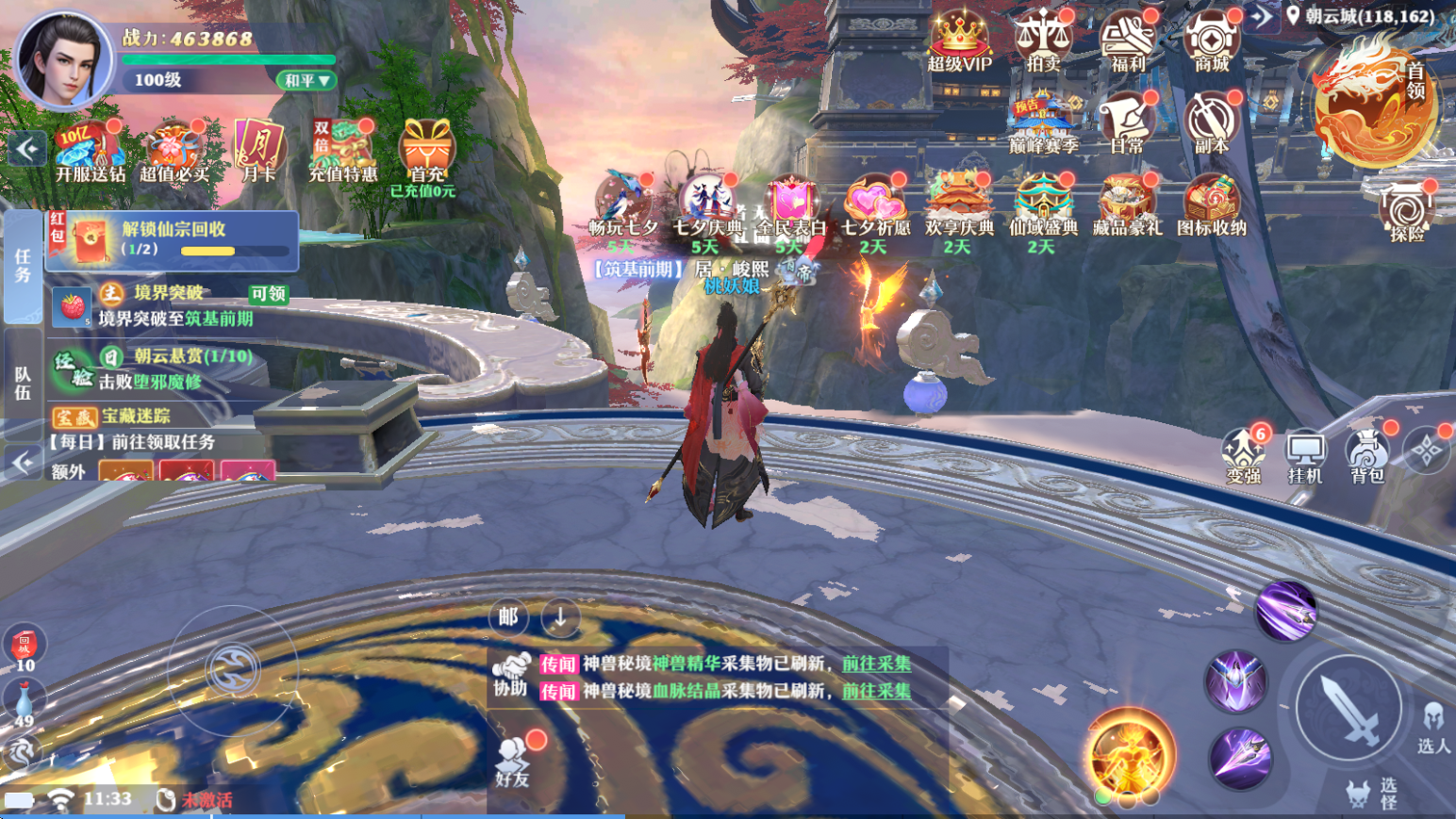Viewport: 1456px width, 819px height.
Task: Tap the main sword attack button
Action: 1348,709
